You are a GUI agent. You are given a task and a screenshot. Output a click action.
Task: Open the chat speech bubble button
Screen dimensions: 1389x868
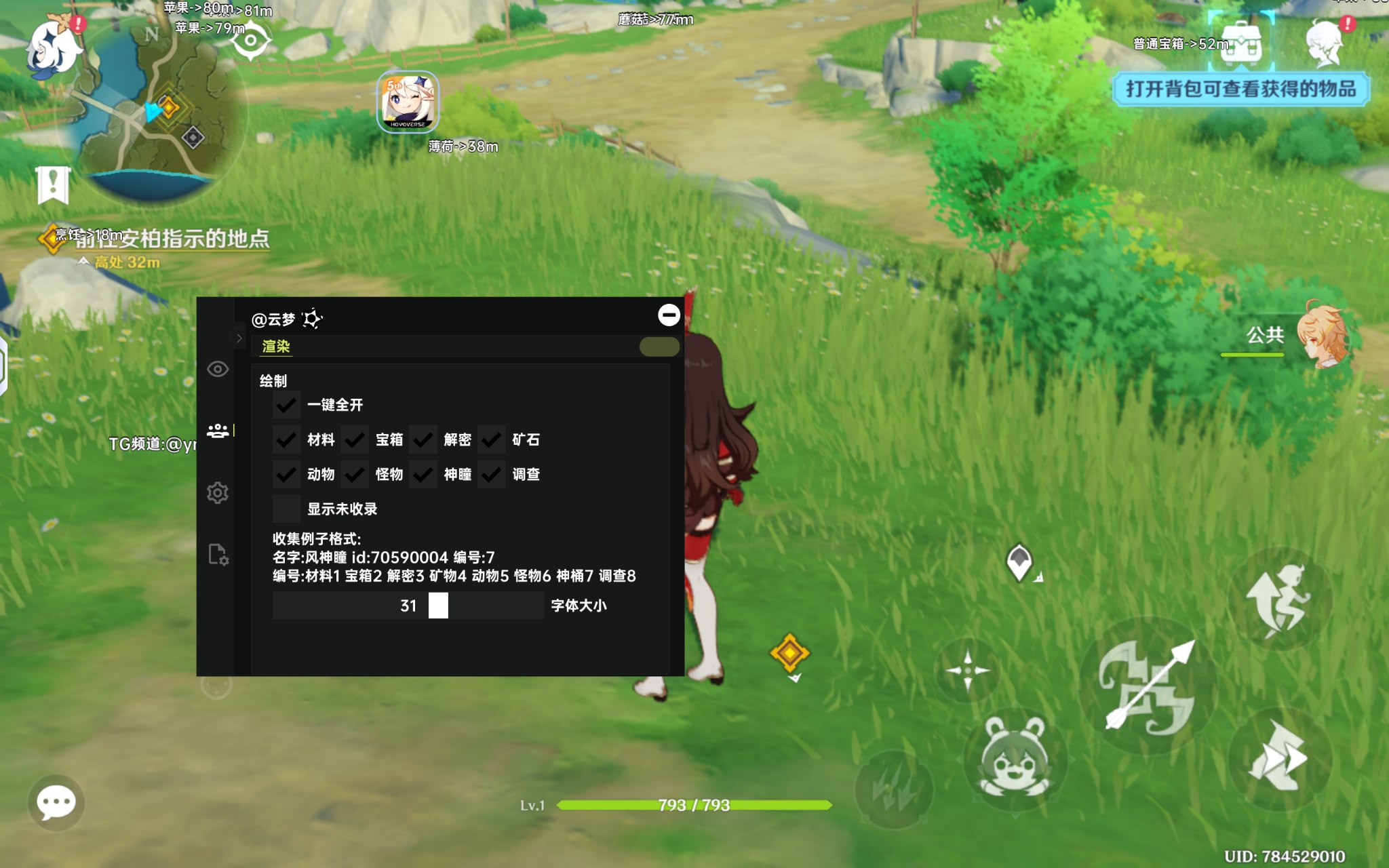56,804
